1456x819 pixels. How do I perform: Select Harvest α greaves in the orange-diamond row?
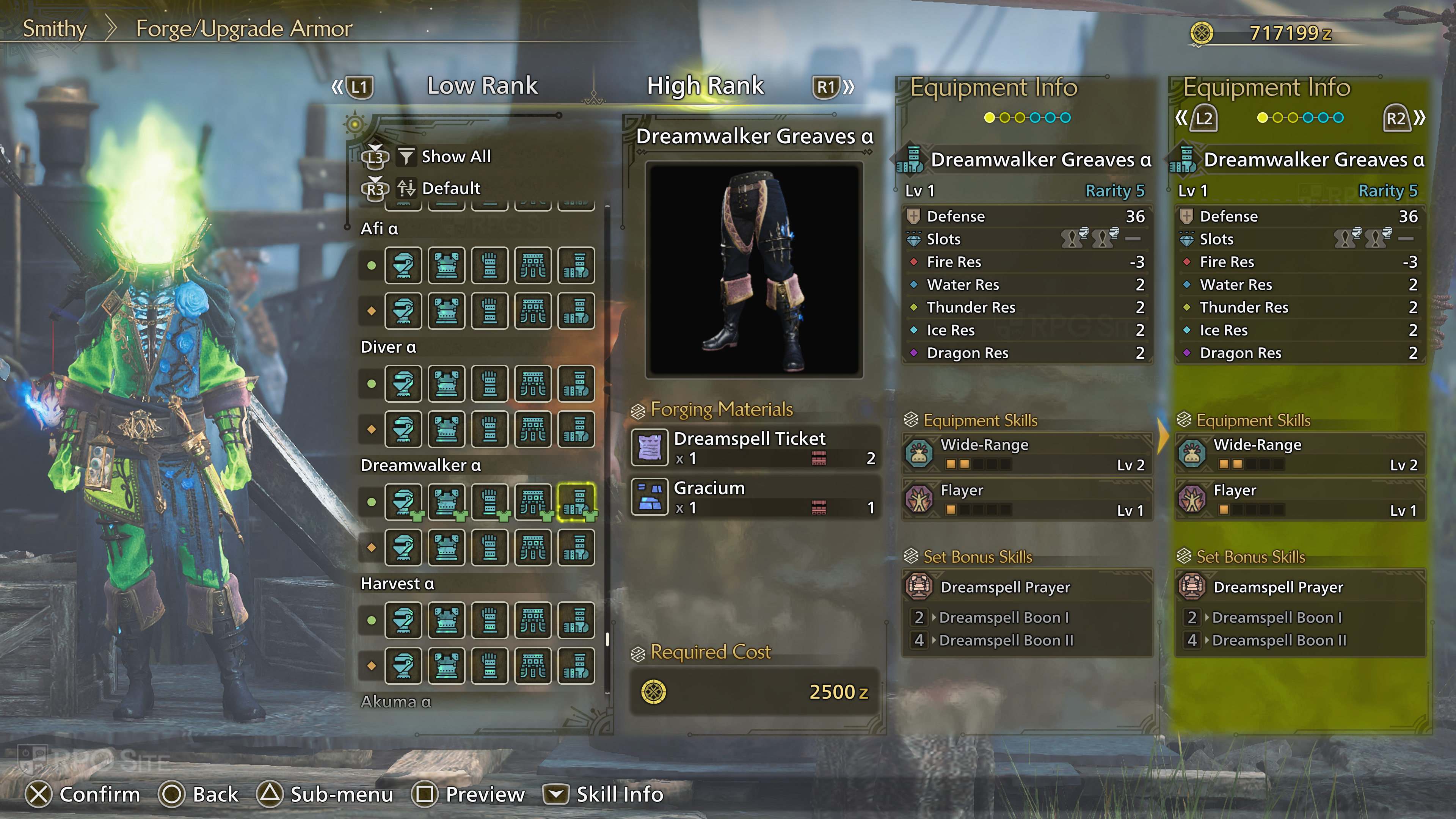tap(576, 665)
